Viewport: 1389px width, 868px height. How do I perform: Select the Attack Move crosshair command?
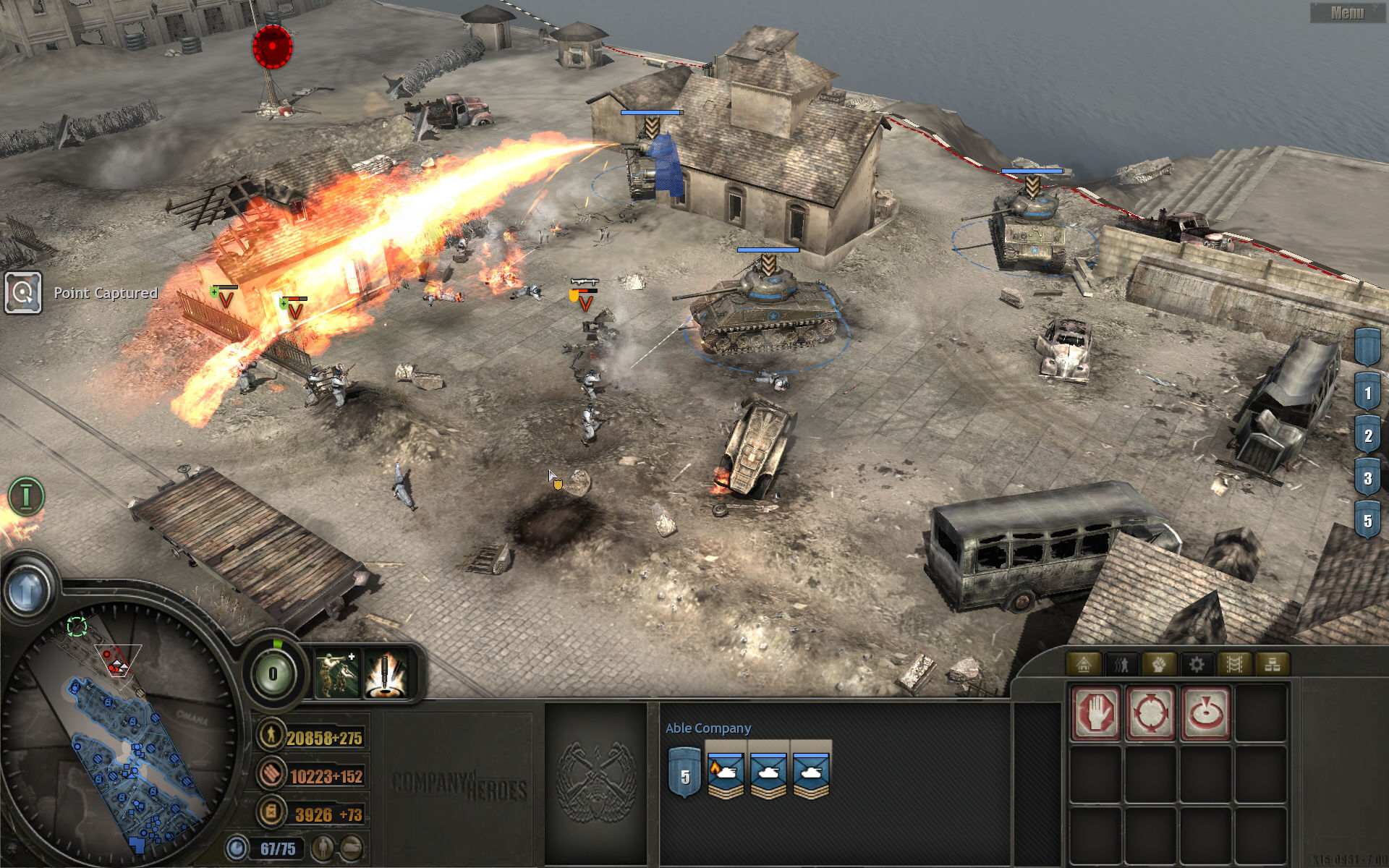(x=1151, y=713)
